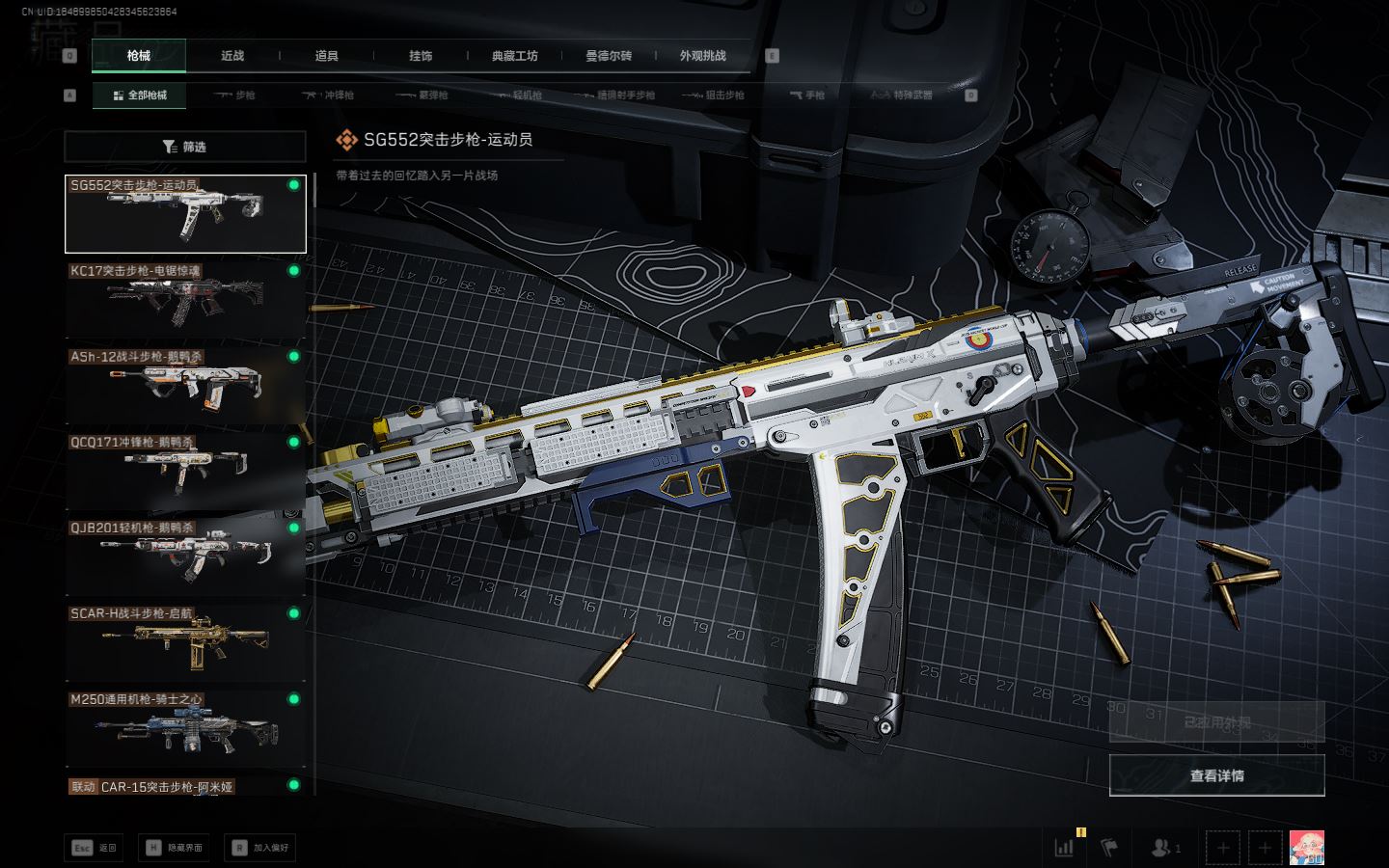
Task: Select the SCAR-H战斗步枪-启航 skin
Action: pyautogui.click(x=185, y=642)
